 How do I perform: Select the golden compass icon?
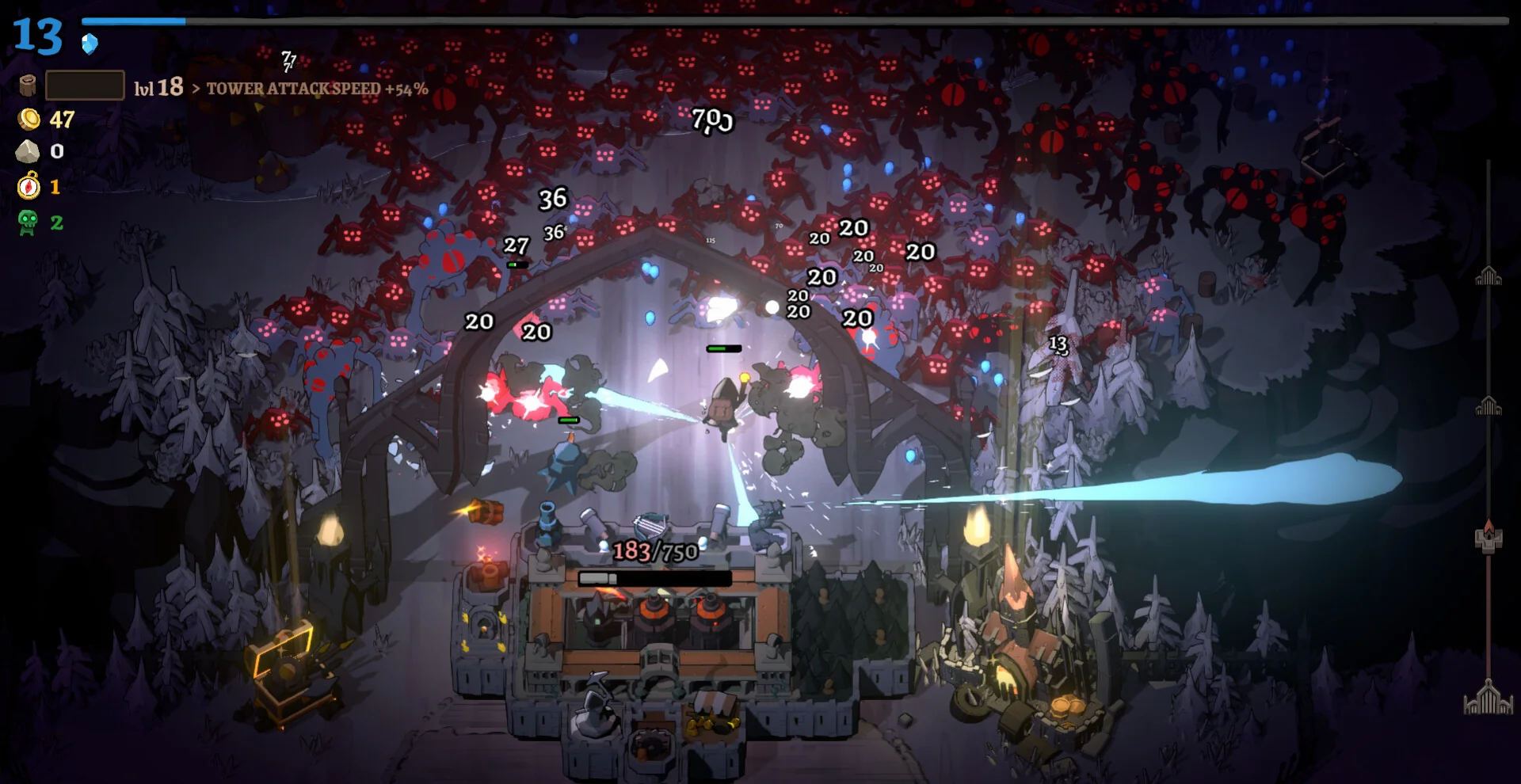[x=29, y=186]
